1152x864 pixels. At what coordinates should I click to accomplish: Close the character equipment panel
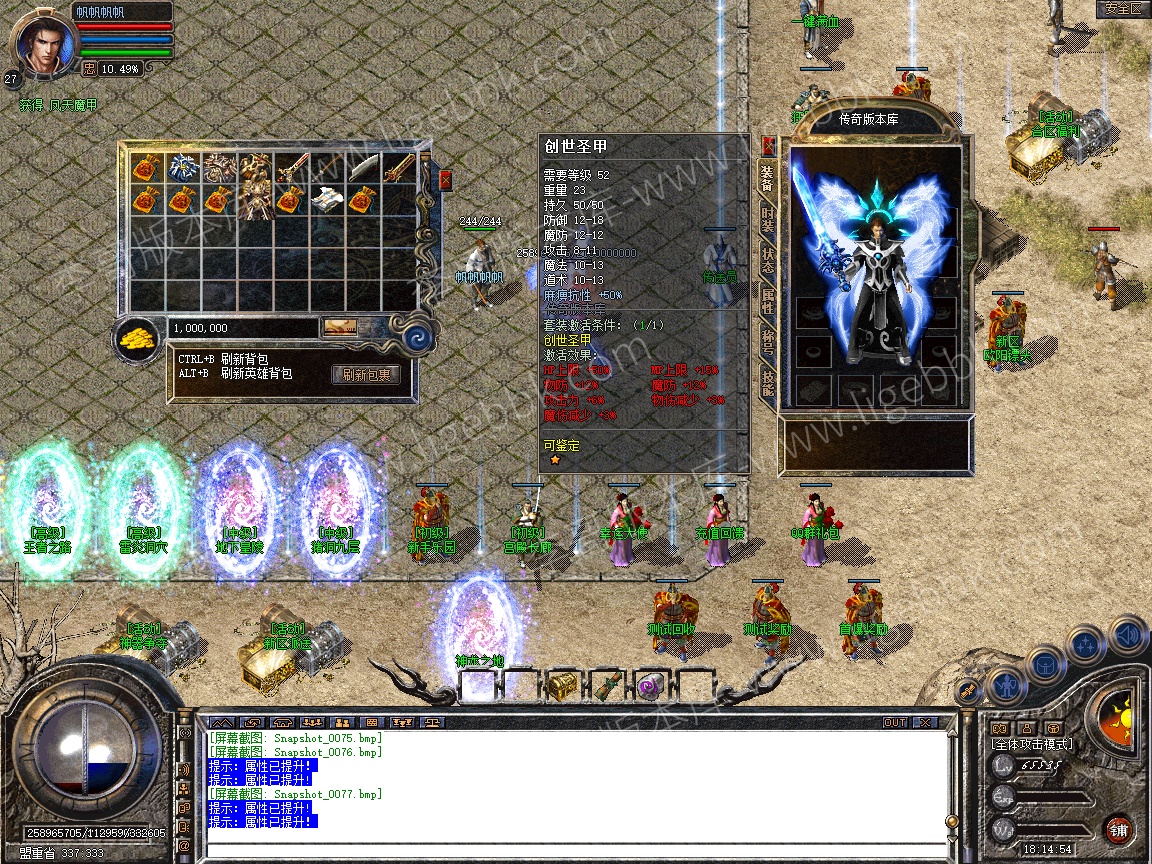point(768,144)
